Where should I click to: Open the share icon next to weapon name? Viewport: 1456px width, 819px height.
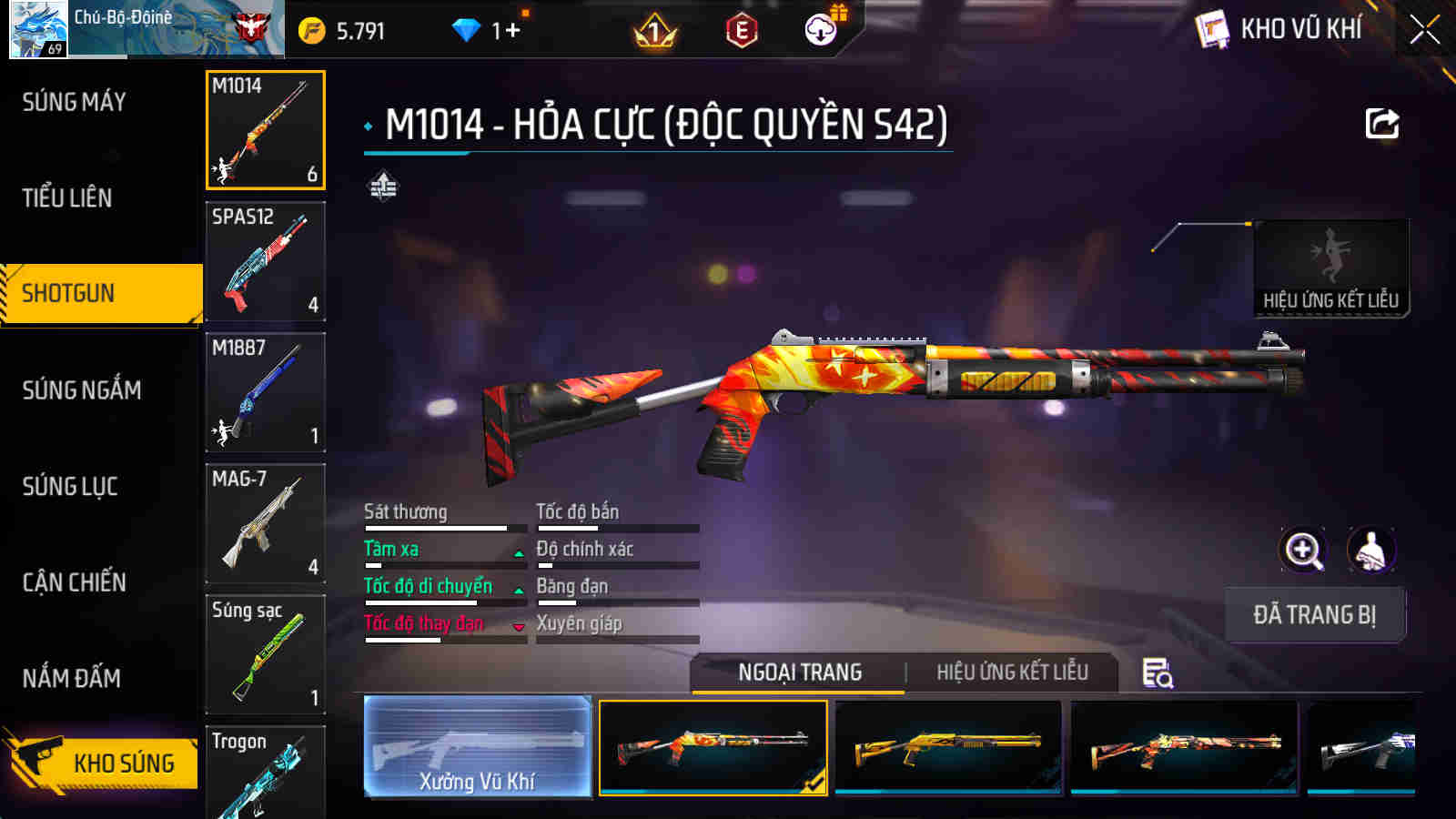click(1382, 123)
